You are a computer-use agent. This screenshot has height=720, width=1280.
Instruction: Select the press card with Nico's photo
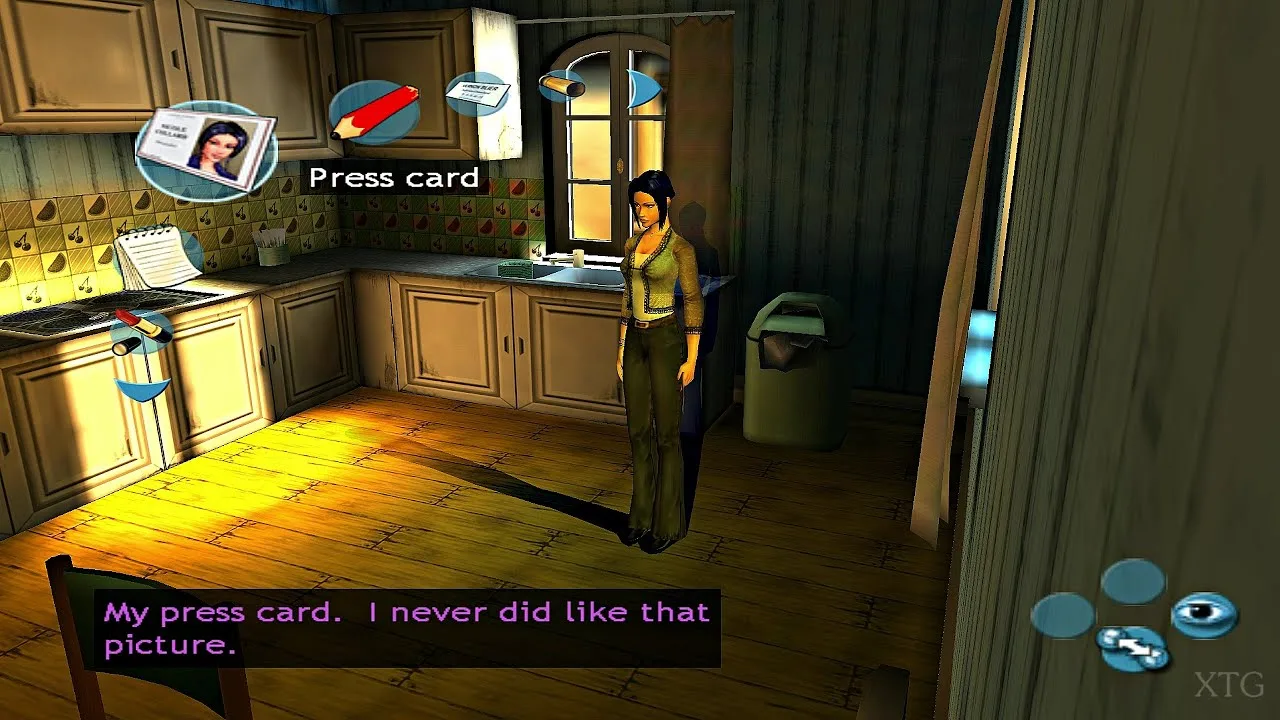[206, 149]
